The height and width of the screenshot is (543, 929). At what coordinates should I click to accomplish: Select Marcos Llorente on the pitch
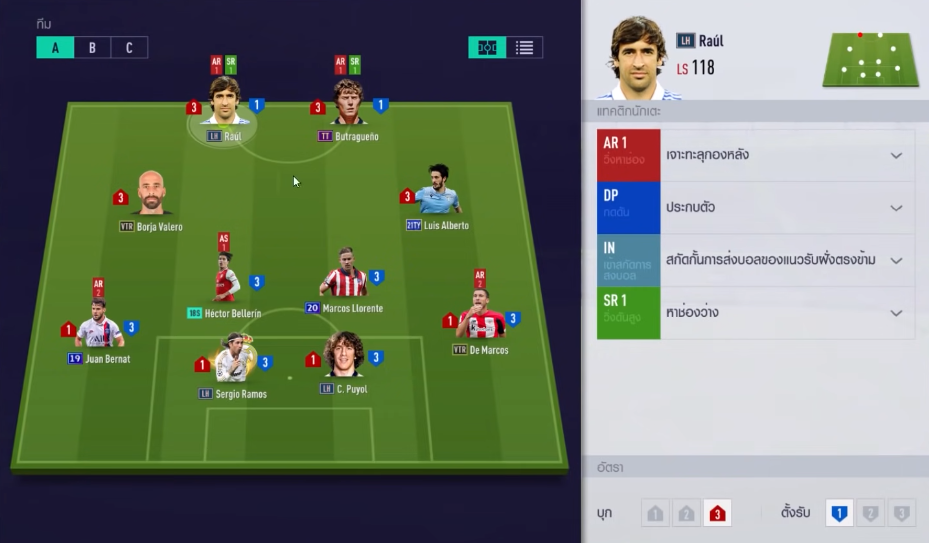coord(343,274)
